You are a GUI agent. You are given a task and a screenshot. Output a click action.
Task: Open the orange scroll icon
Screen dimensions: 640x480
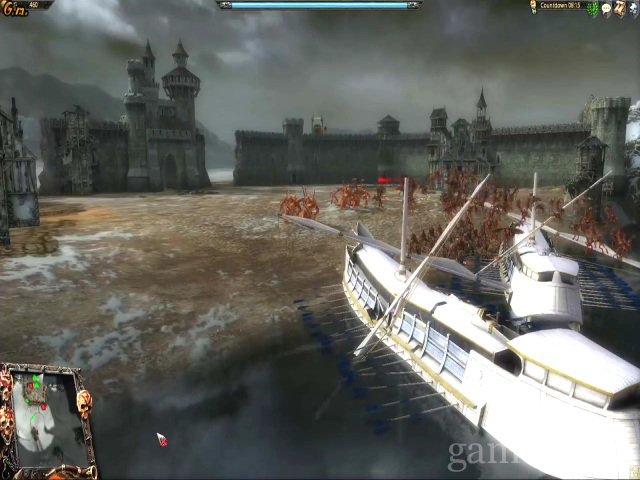click(x=619, y=8)
